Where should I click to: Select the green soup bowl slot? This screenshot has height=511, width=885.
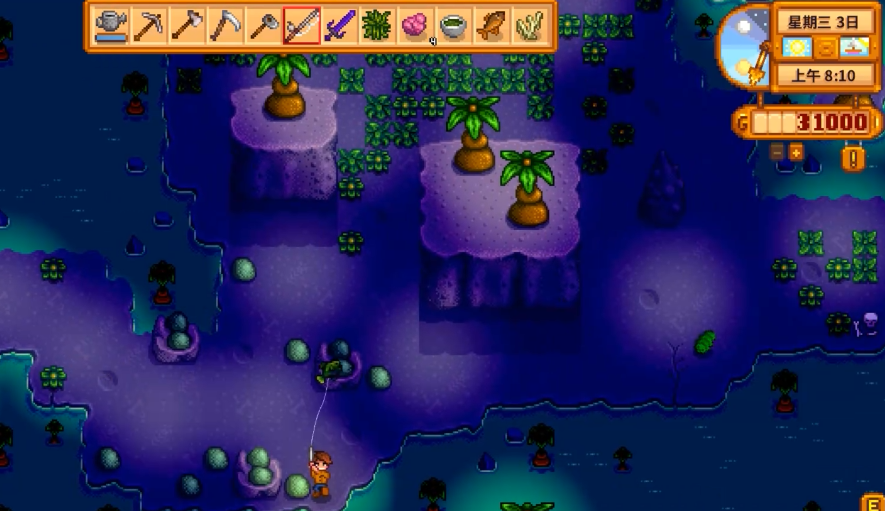pyautogui.click(x=453, y=26)
